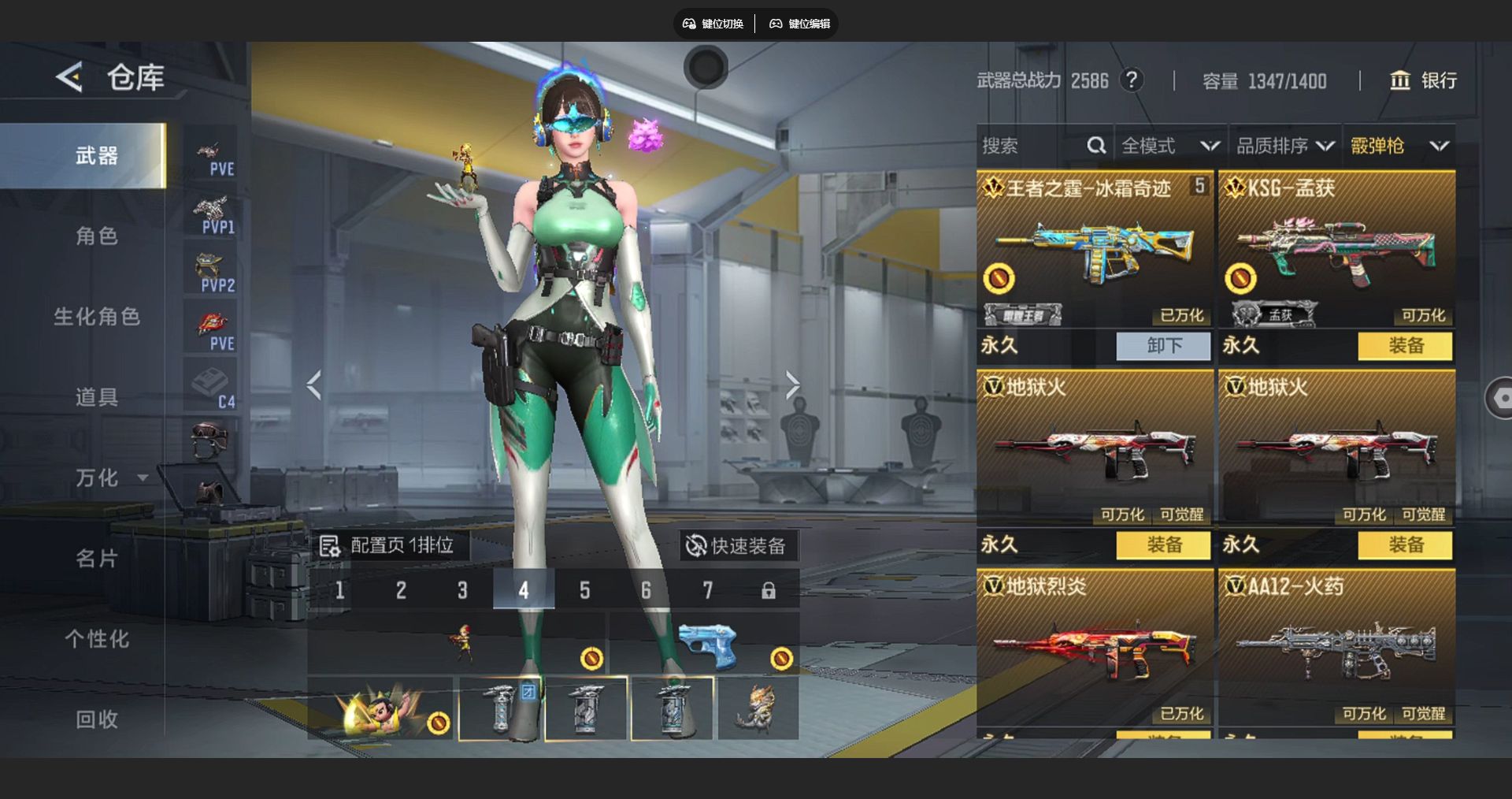This screenshot has height=799, width=1512.
Task: Unequip 王者之霆-冰霜奇迹 with 卸下
Action: (x=1163, y=346)
